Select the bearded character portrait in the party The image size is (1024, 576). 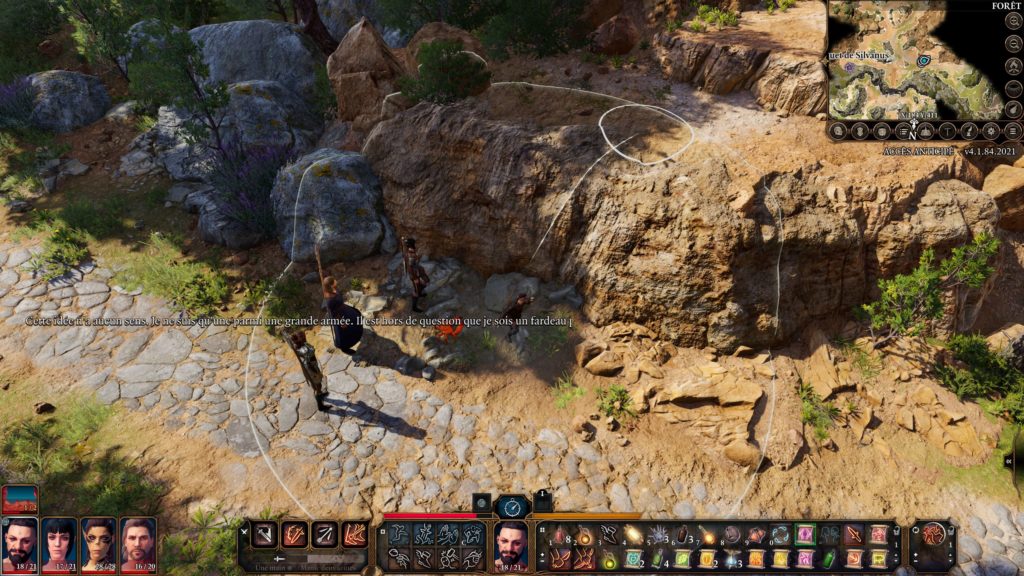(20, 540)
